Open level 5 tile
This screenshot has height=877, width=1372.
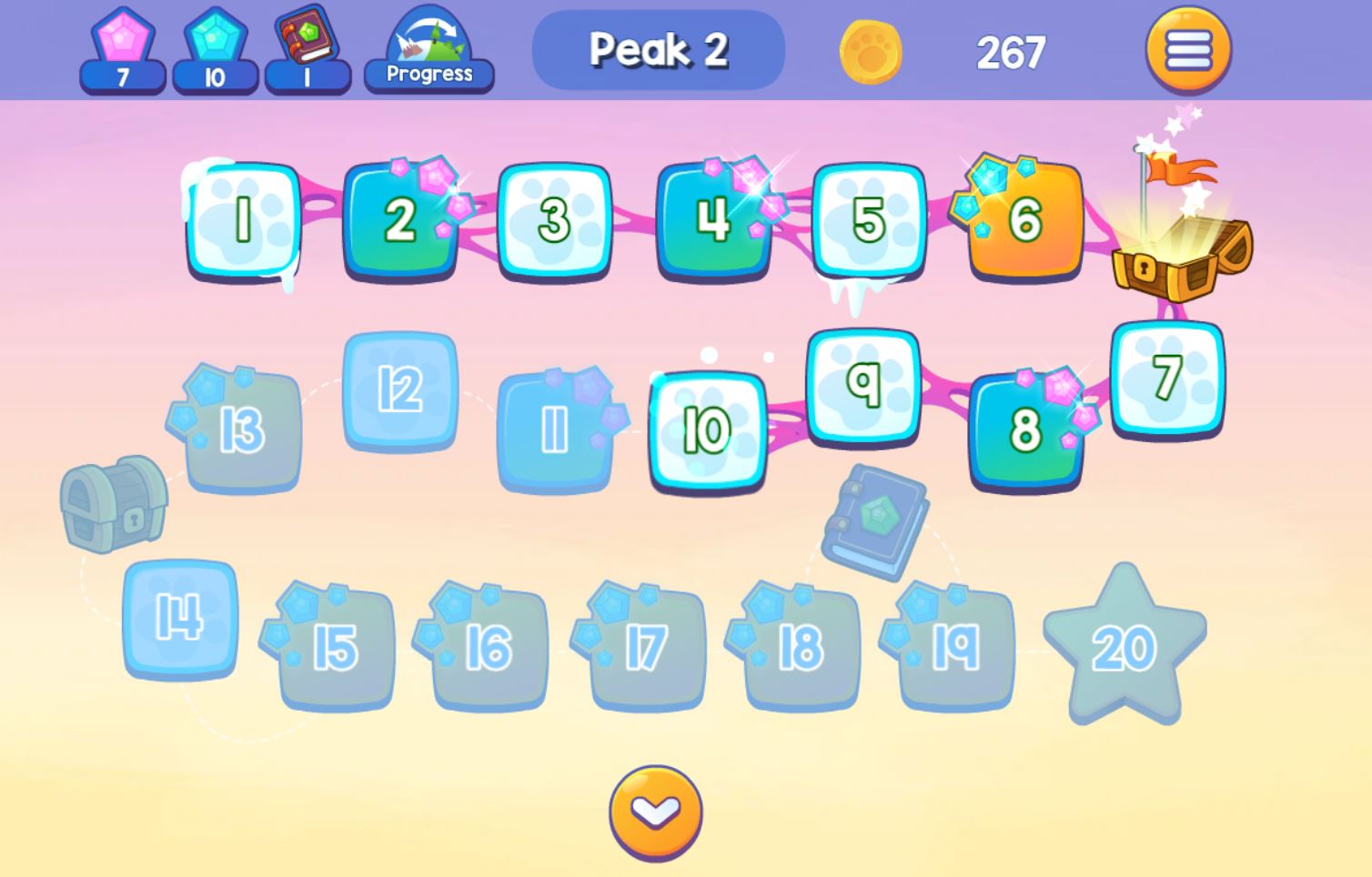(x=869, y=219)
